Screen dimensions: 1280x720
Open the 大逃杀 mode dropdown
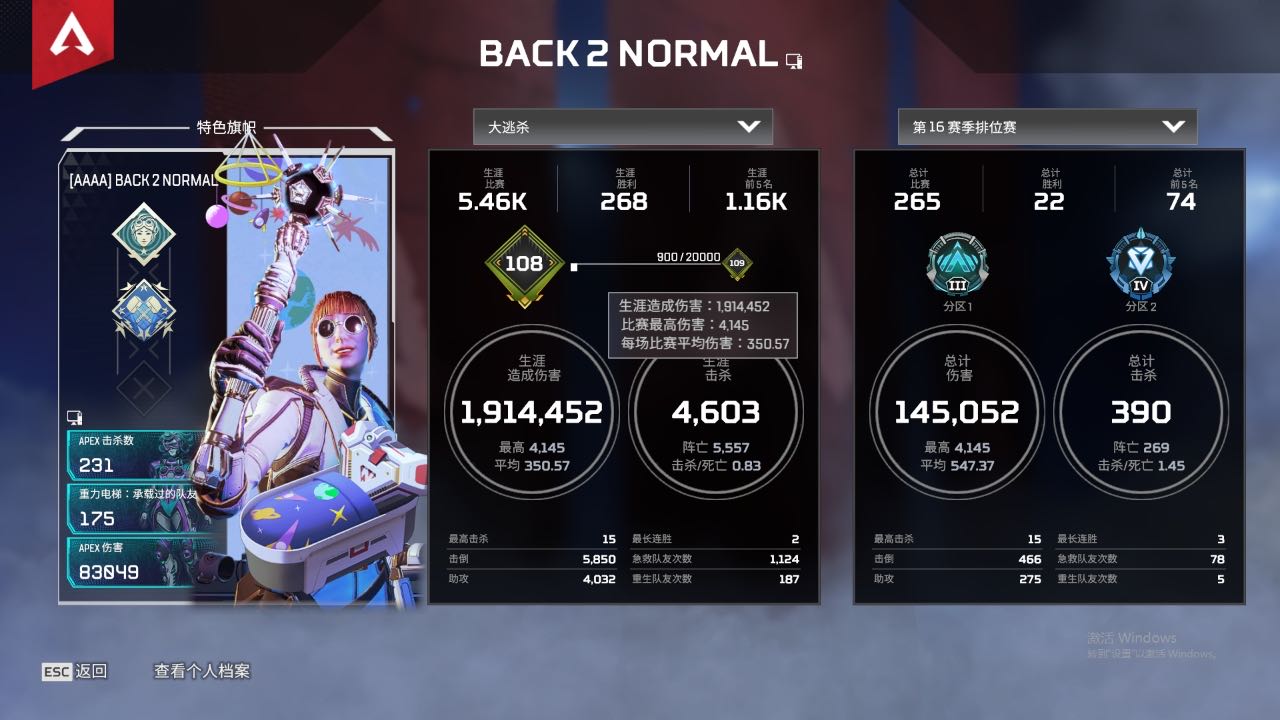click(622, 127)
